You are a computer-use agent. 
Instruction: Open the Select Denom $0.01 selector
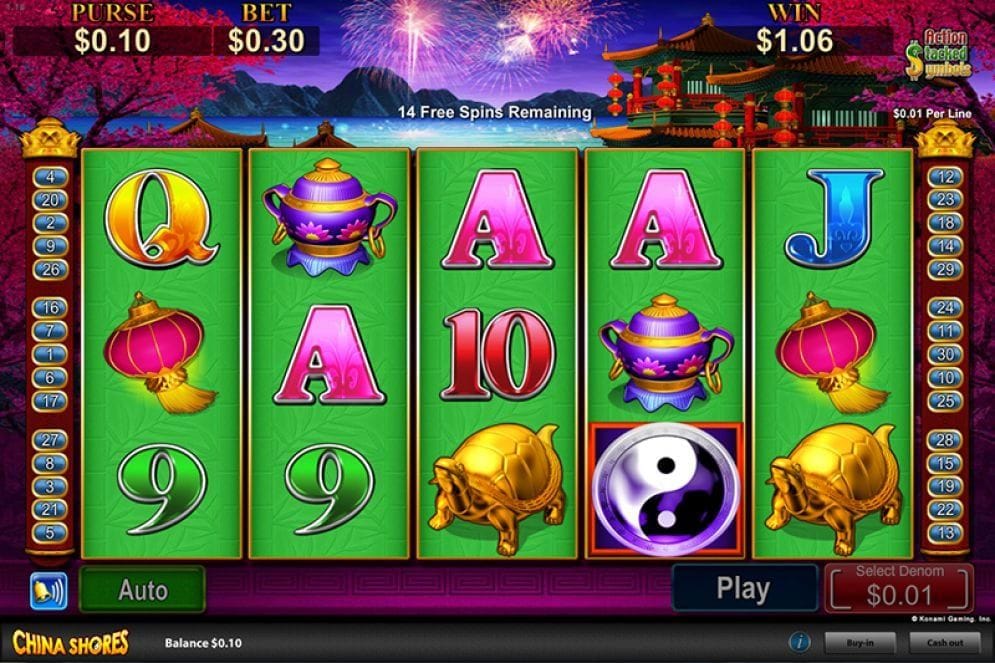pos(898,588)
